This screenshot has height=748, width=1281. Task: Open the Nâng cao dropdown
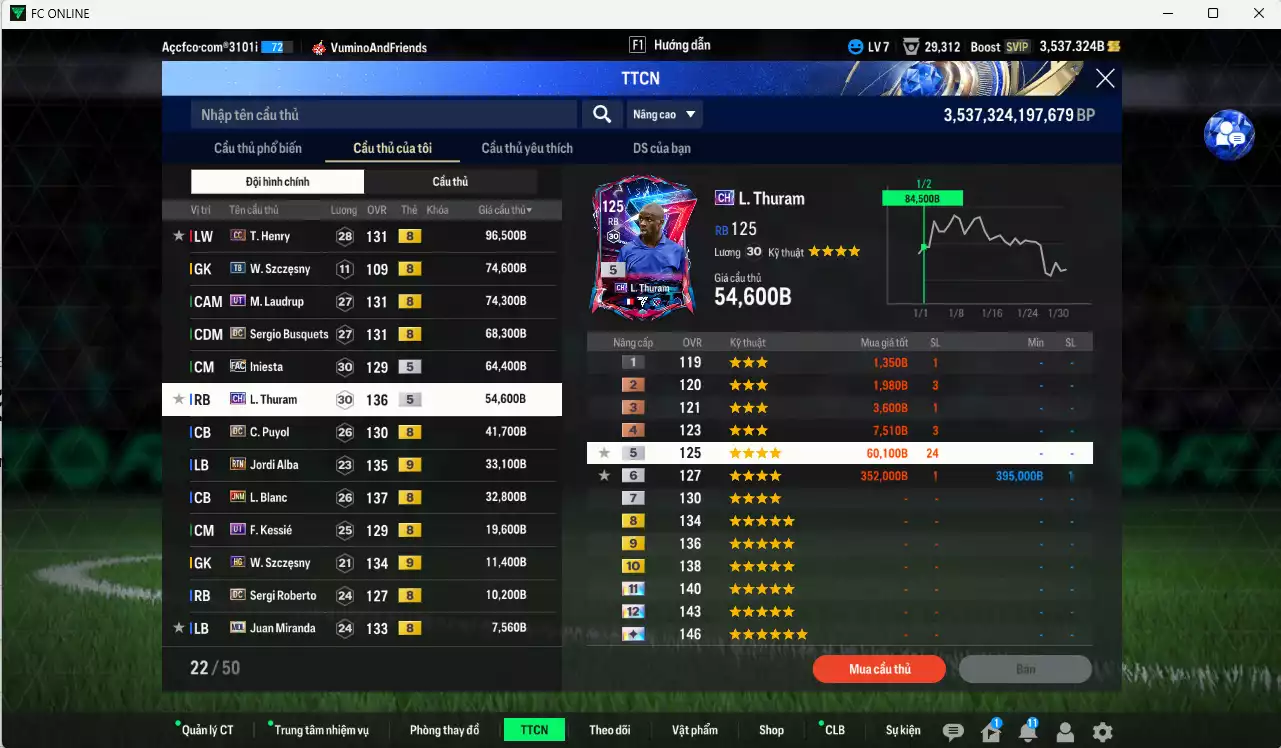(x=663, y=114)
